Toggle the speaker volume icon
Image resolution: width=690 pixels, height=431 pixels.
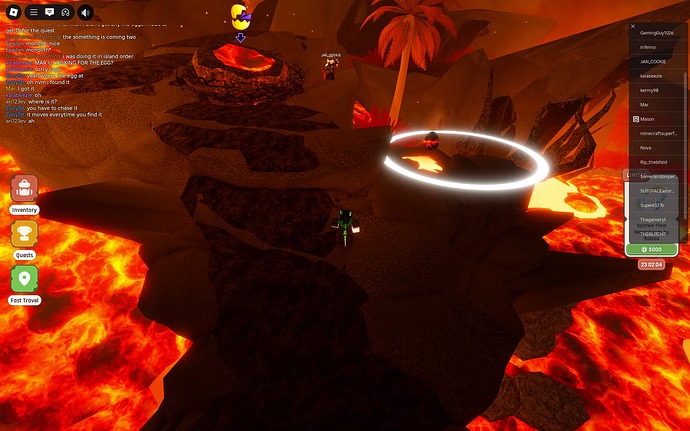pyautogui.click(x=84, y=12)
